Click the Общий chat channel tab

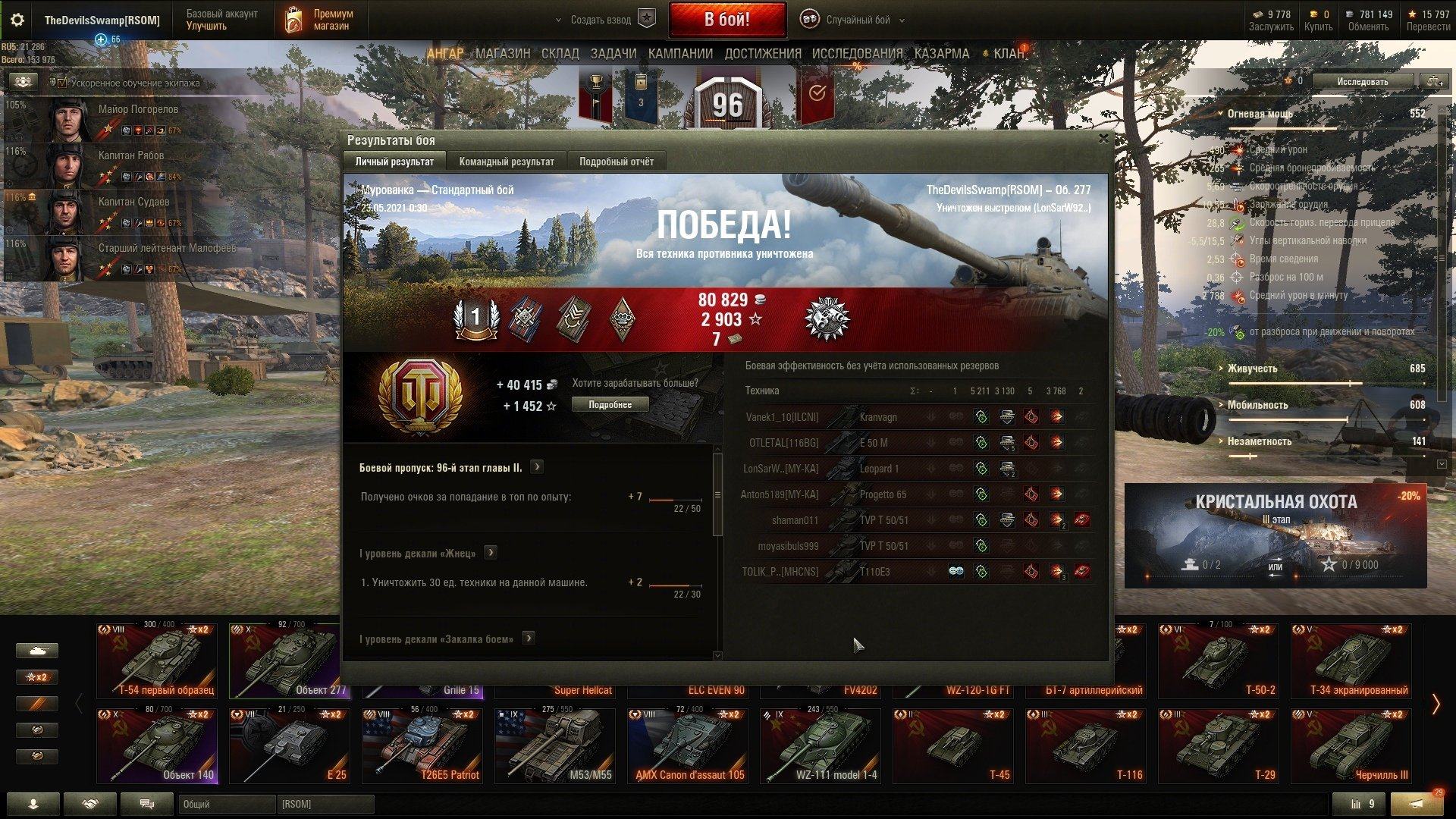click(226, 804)
